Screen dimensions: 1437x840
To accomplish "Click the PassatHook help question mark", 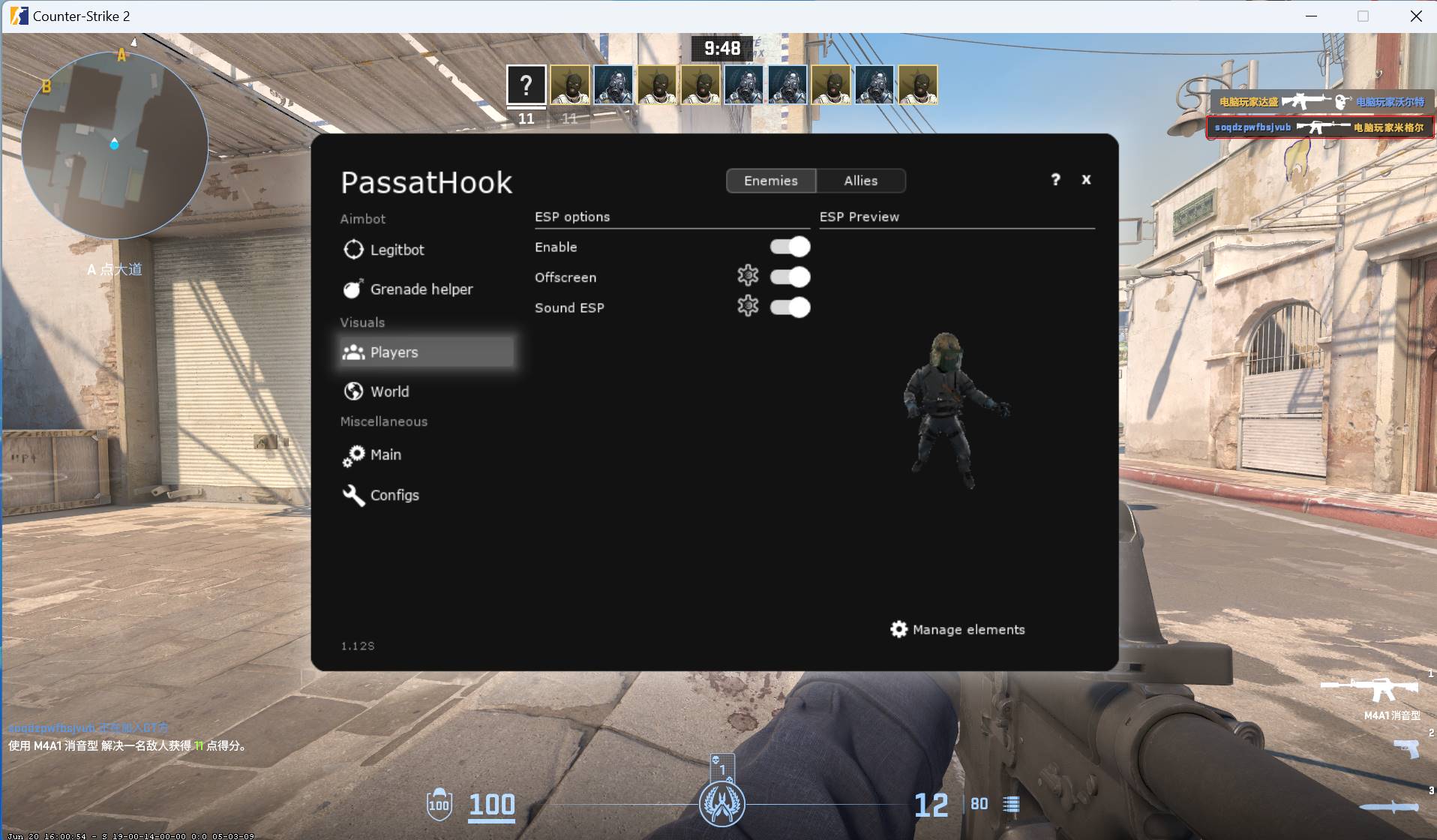I will 1055,180.
